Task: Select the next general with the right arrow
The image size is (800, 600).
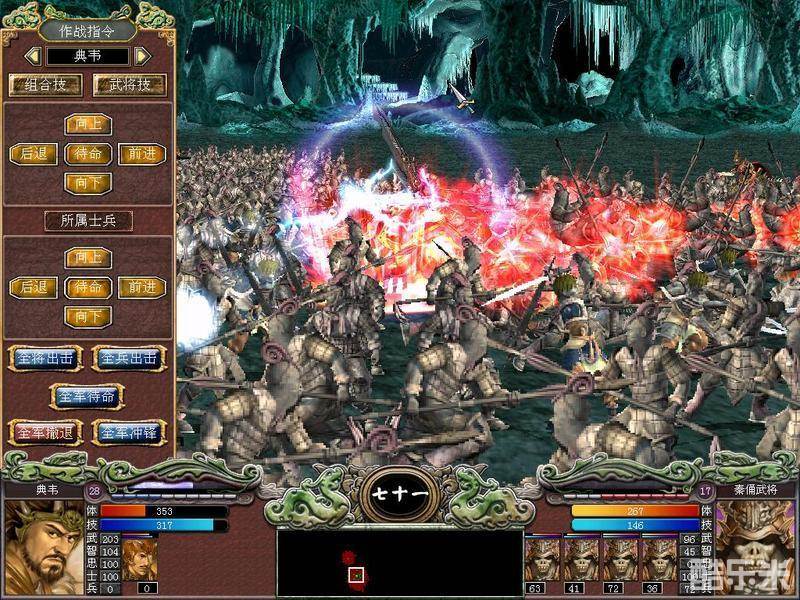Action: click(x=142, y=56)
